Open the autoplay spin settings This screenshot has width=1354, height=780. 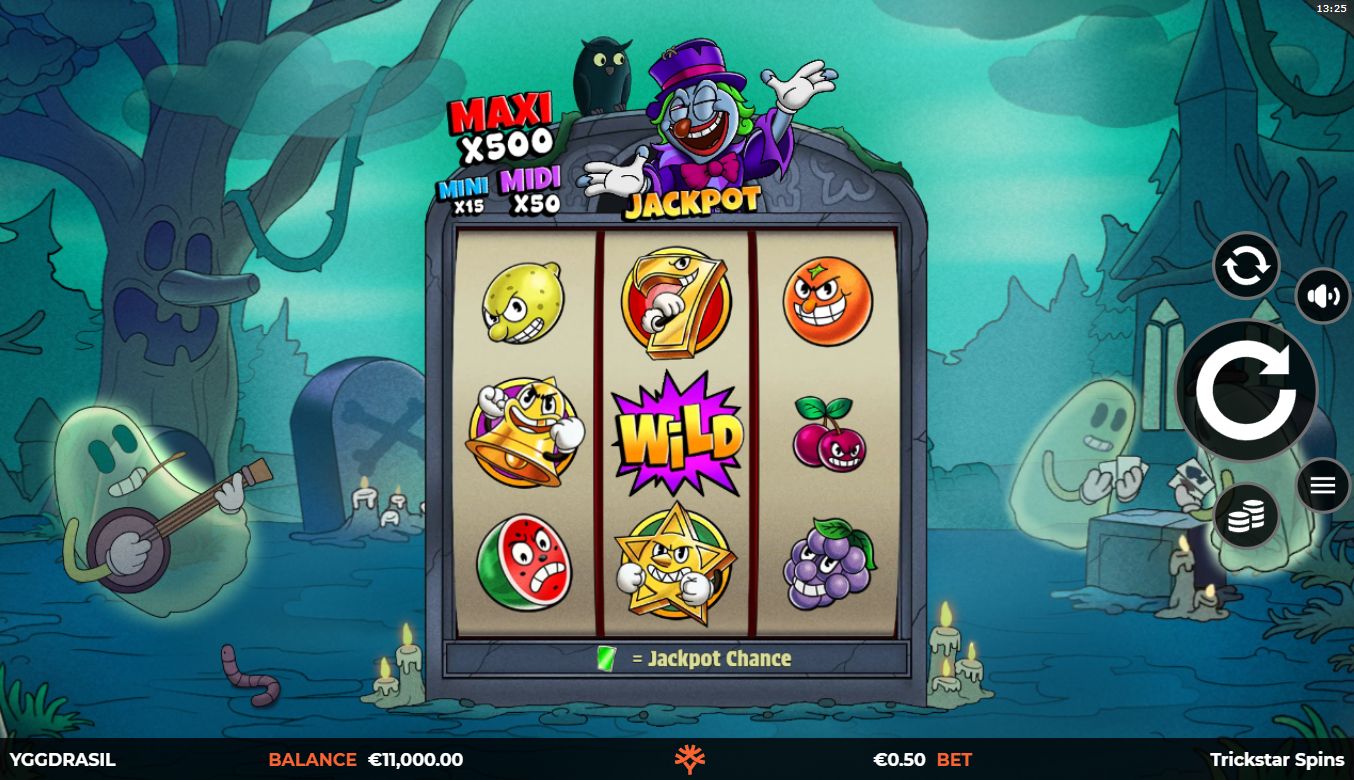click(x=1245, y=266)
